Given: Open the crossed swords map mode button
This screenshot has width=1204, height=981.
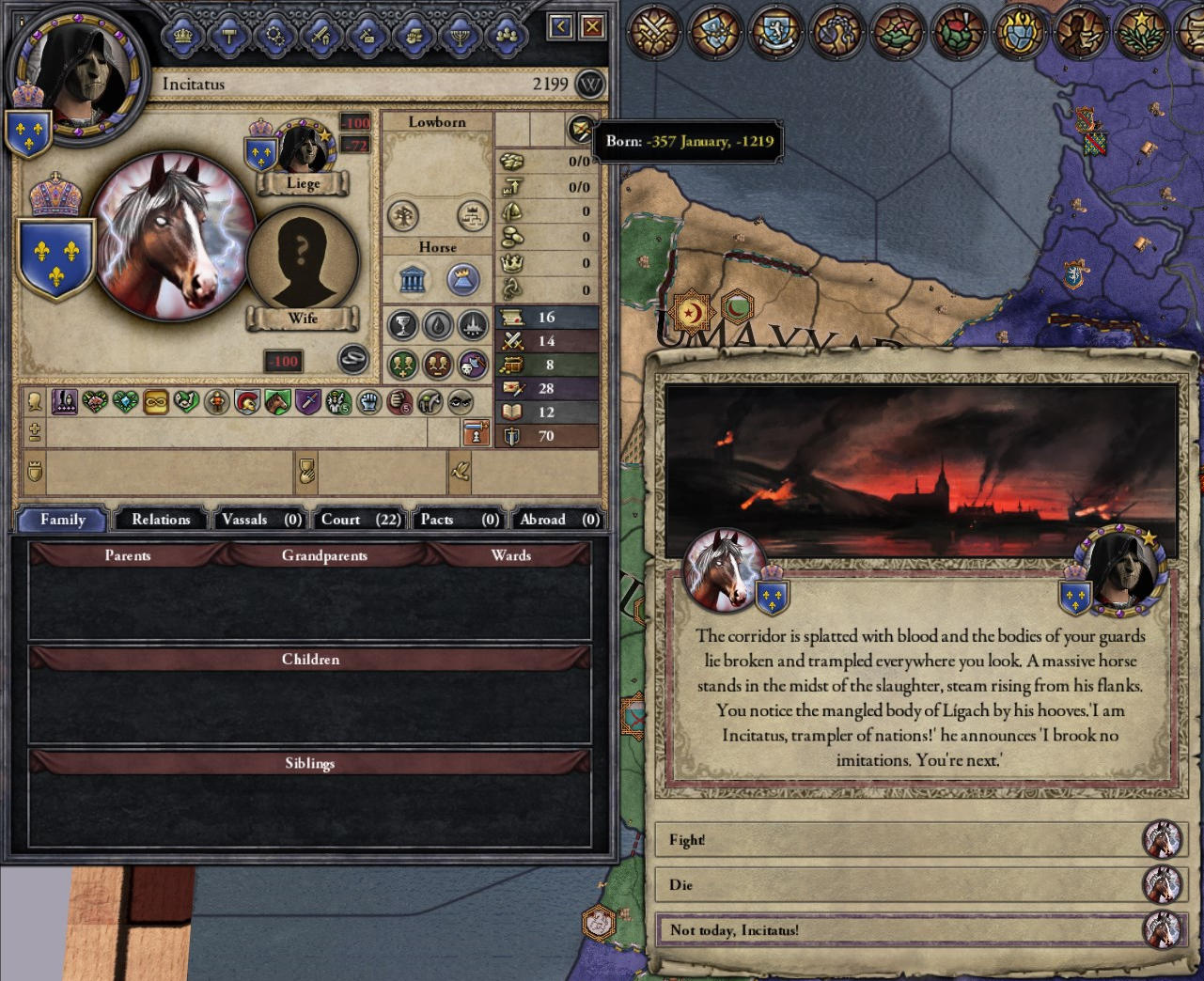Looking at the screenshot, I should [656, 30].
